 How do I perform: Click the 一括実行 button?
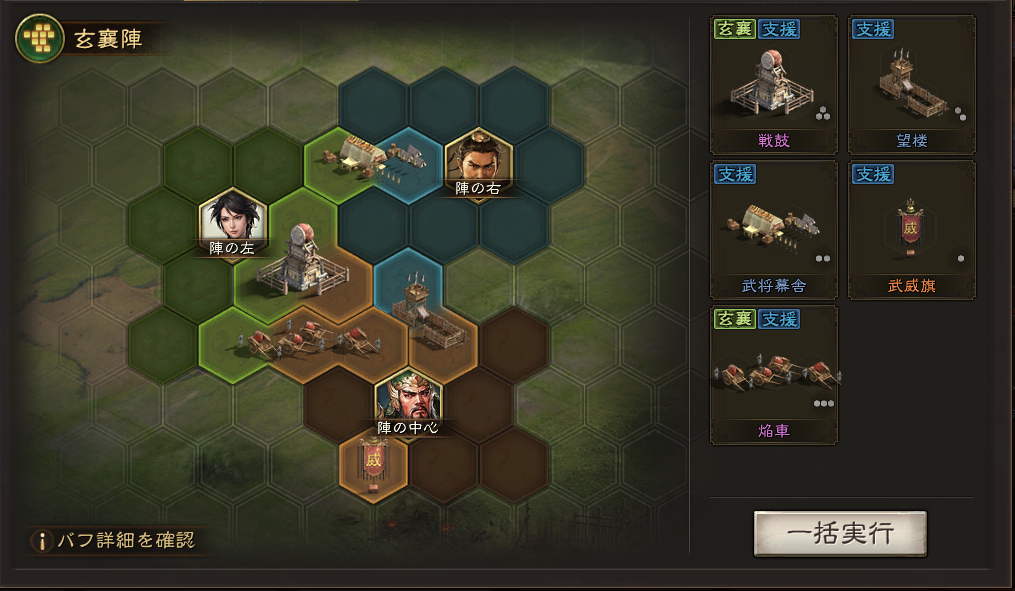840,533
